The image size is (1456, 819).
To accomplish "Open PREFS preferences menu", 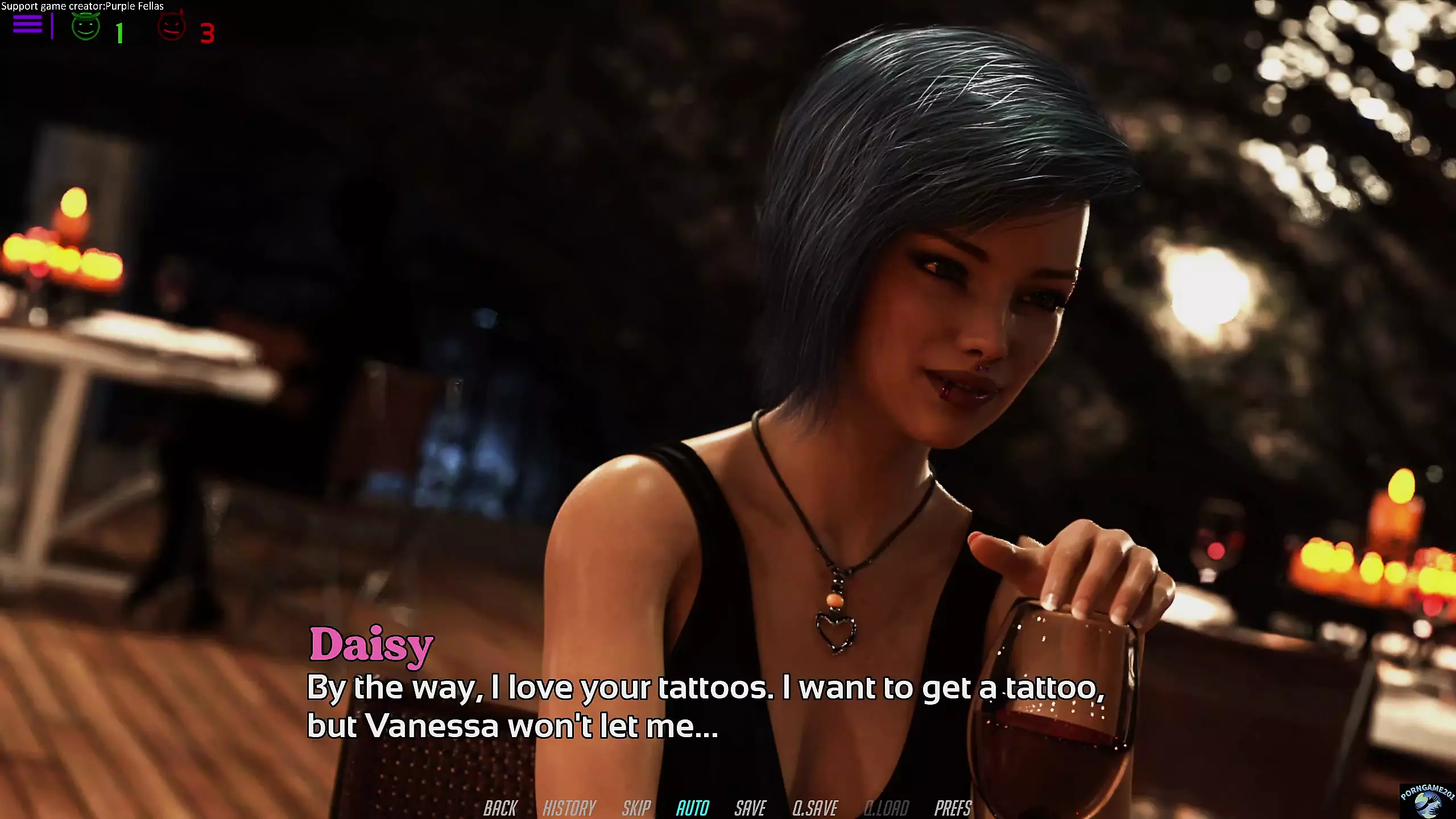I will [953, 808].
